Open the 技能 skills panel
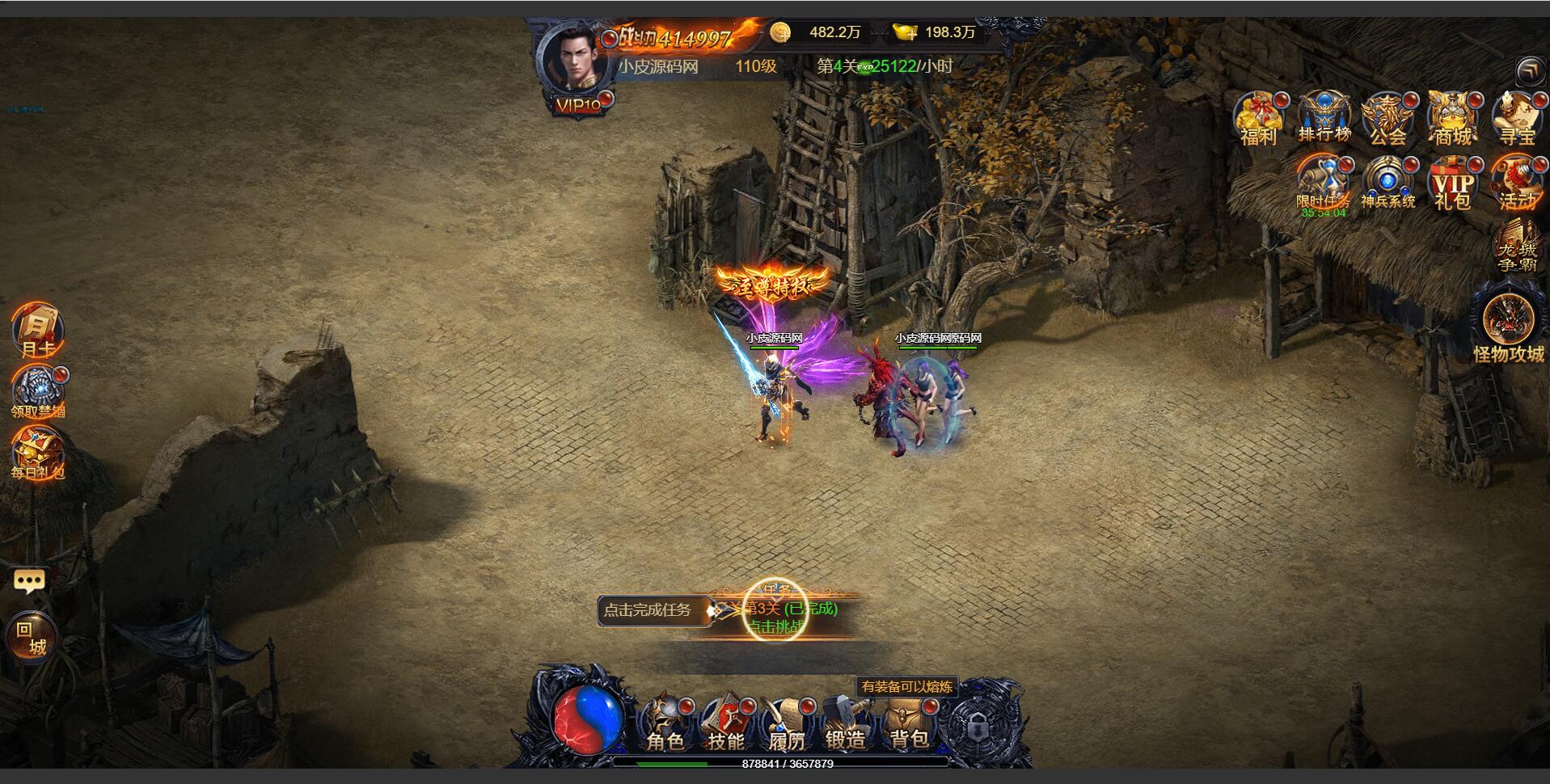The image size is (1550, 784). click(726, 723)
